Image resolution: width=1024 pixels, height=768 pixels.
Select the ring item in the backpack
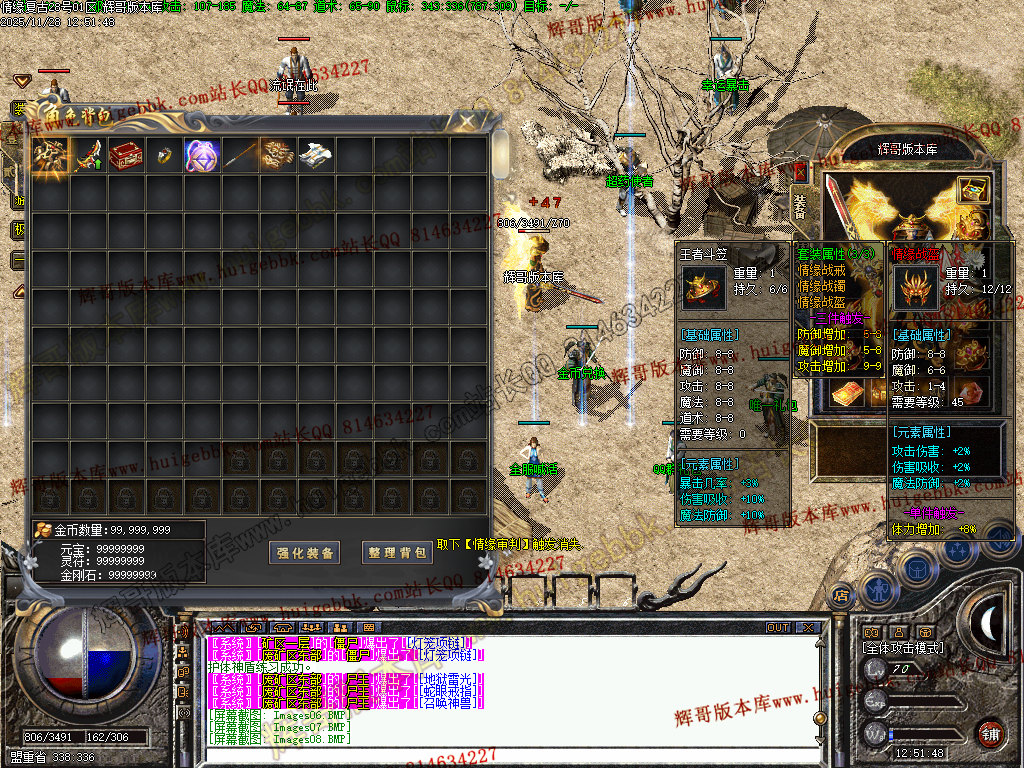point(164,156)
